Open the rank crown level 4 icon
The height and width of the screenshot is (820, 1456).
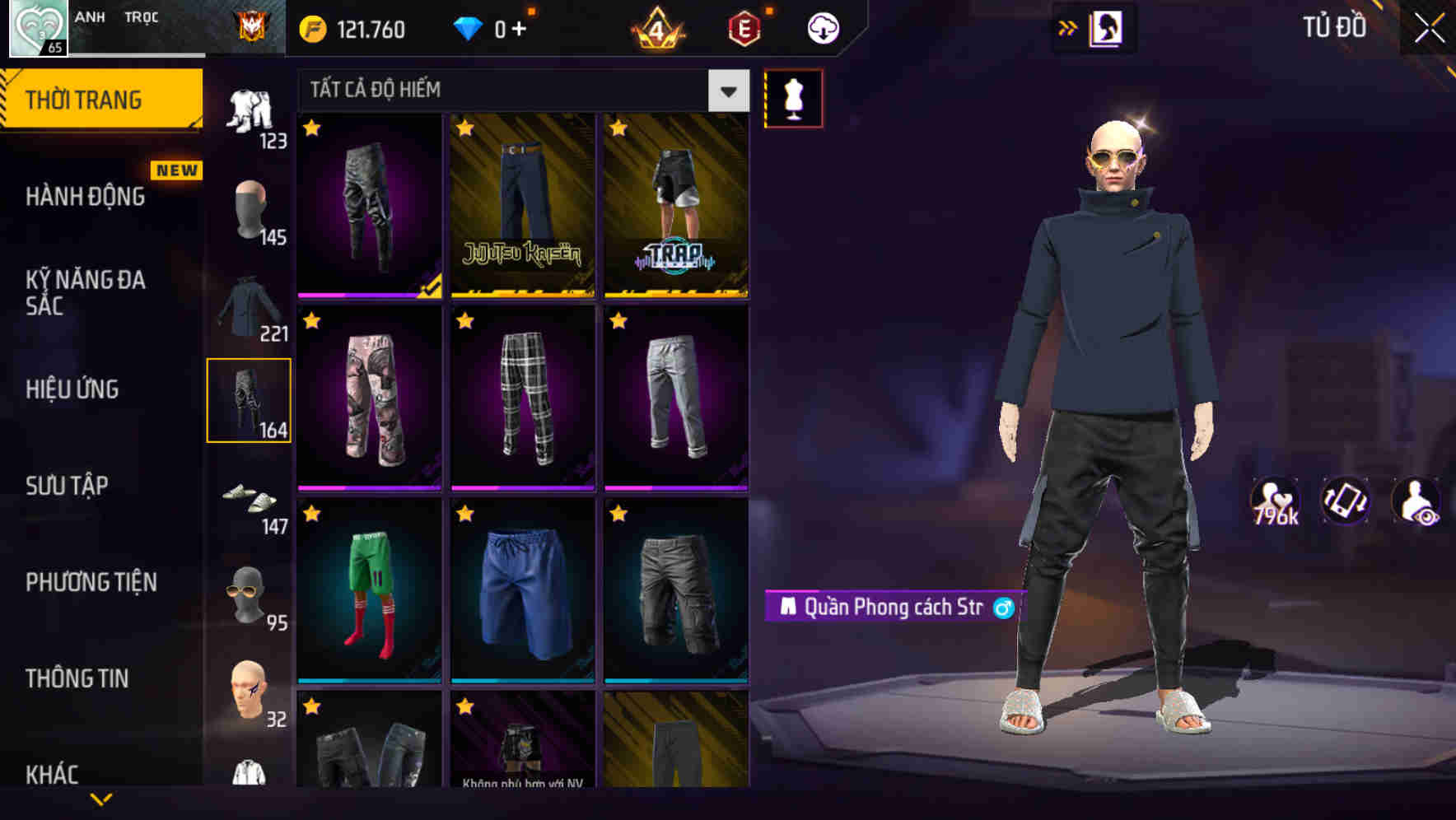click(x=658, y=27)
